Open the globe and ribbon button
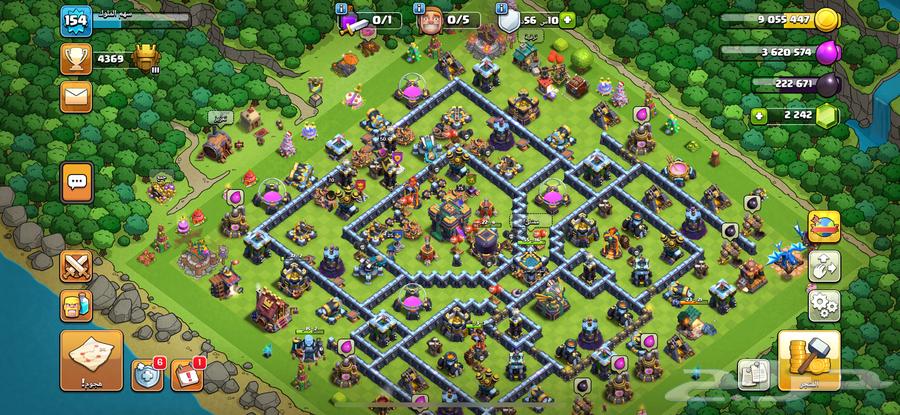 tap(824, 227)
